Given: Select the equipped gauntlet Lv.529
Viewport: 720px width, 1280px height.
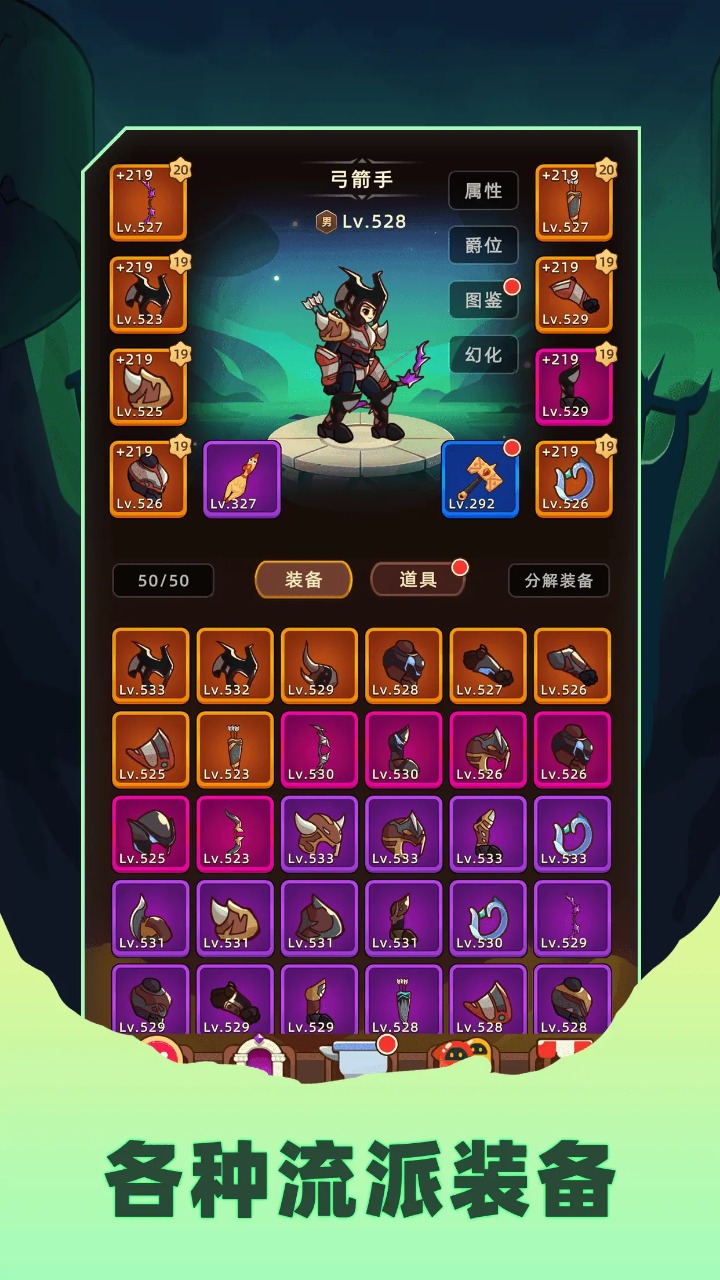Looking at the screenshot, I should click(x=573, y=295).
